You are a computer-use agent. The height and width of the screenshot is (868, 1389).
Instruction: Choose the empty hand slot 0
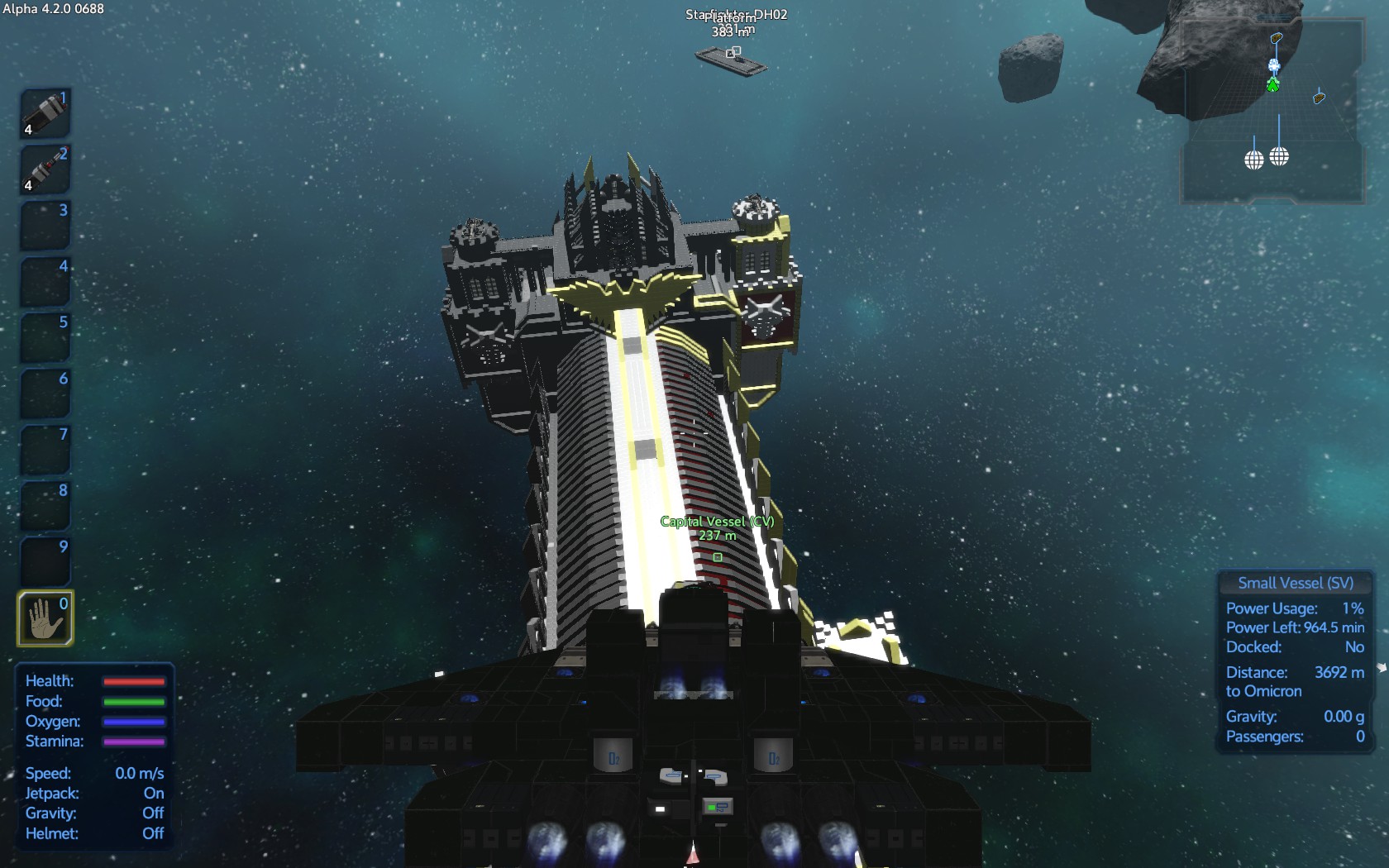45,618
